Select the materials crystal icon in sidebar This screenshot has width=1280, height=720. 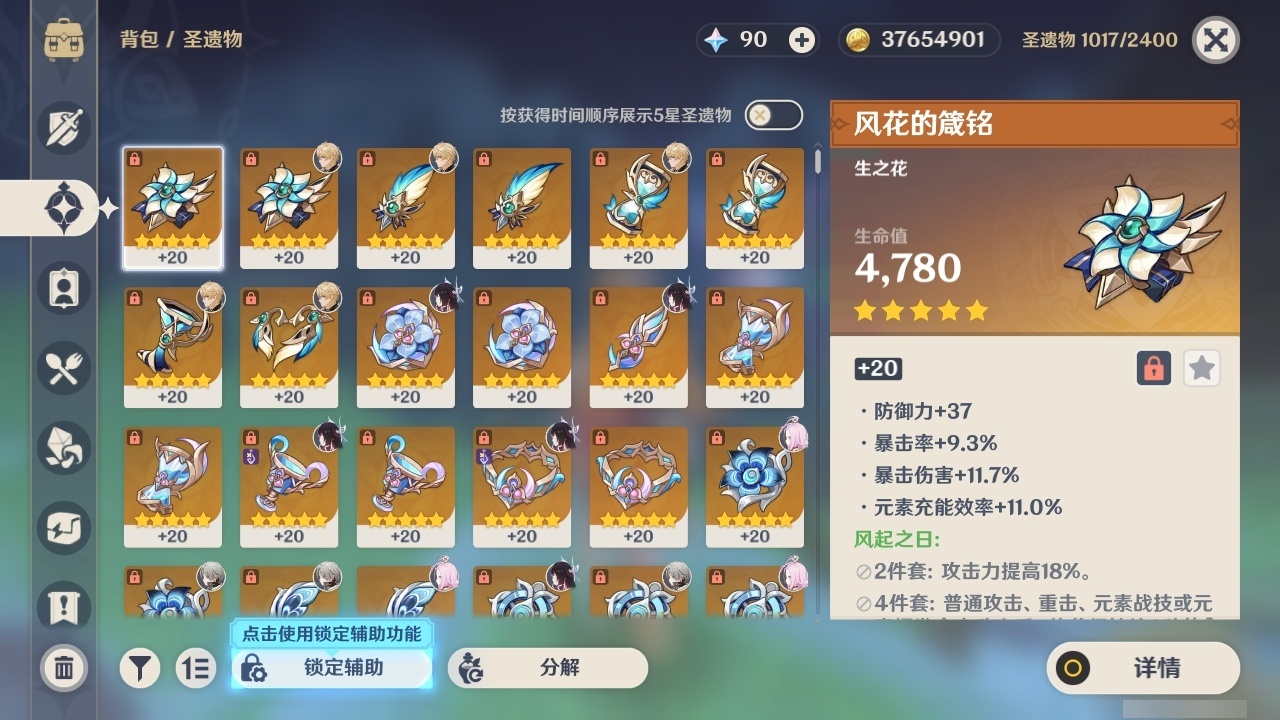pyautogui.click(x=62, y=448)
